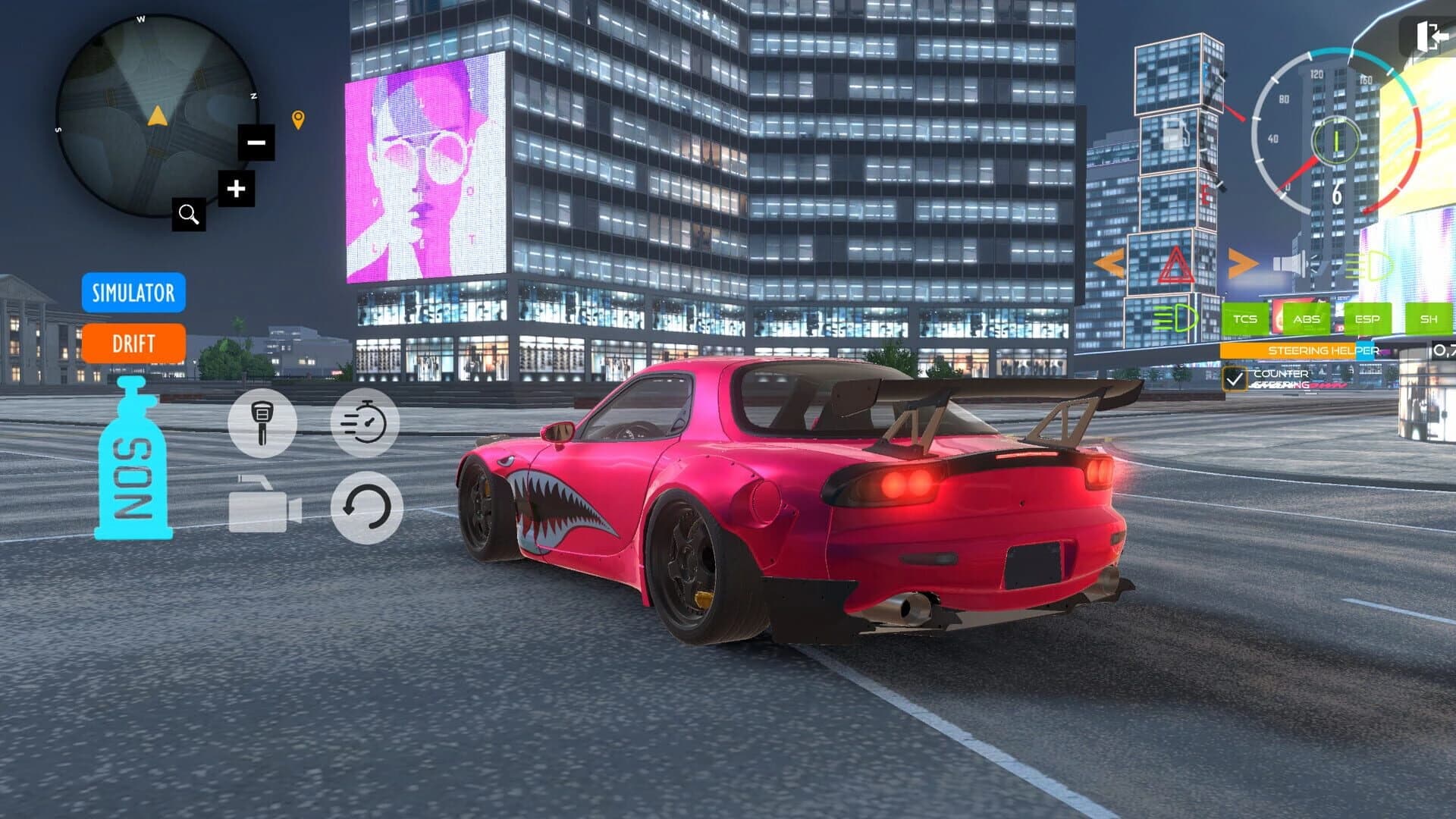Switch to Simulator mode

tap(133, 293)
